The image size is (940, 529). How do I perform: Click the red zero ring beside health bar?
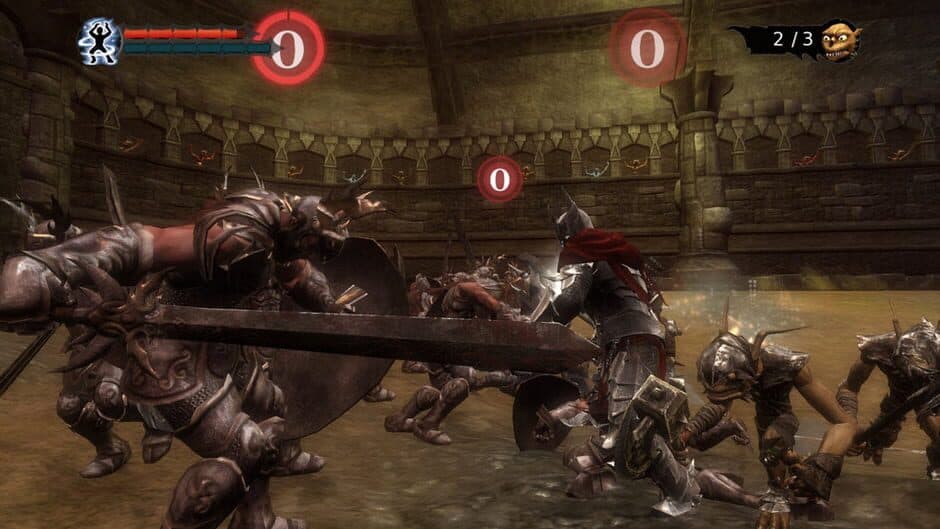pyautogui.click(x=288, y=48)
